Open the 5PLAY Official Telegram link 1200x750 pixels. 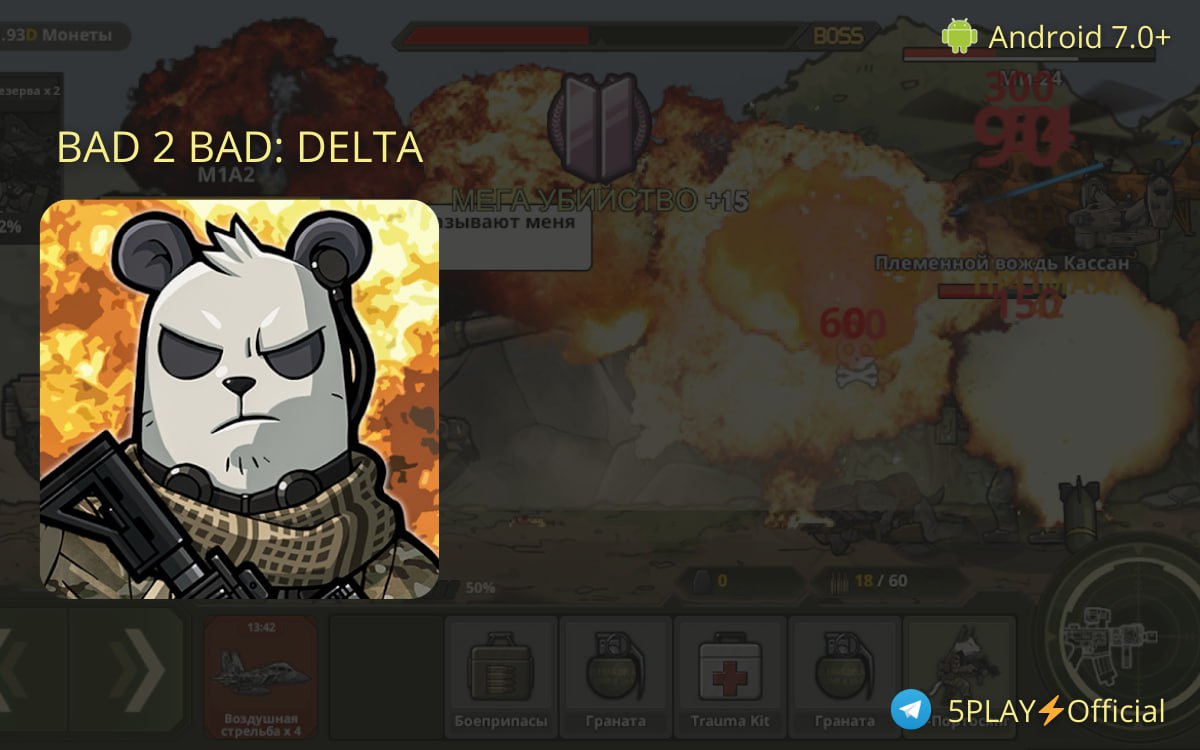pos(1029,711)
